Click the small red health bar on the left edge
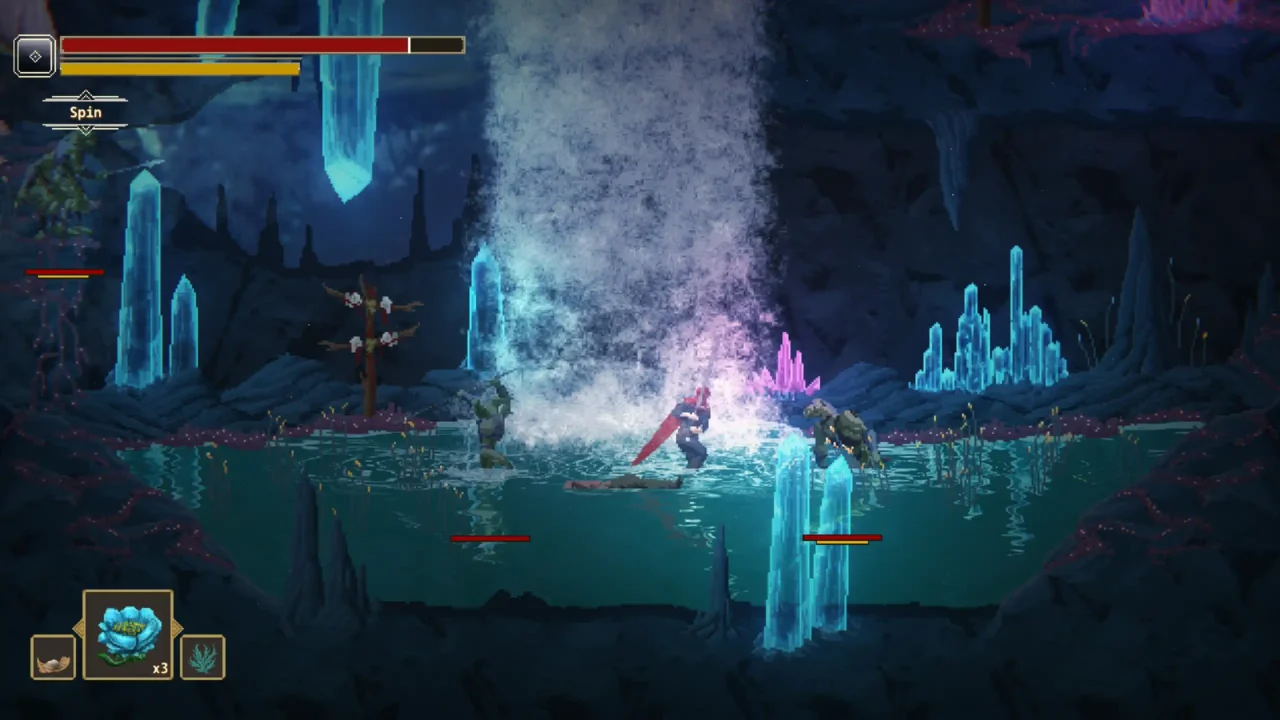Image resolution: width=1280 pixels, height=720 pixels. click(x=64, y=272)
